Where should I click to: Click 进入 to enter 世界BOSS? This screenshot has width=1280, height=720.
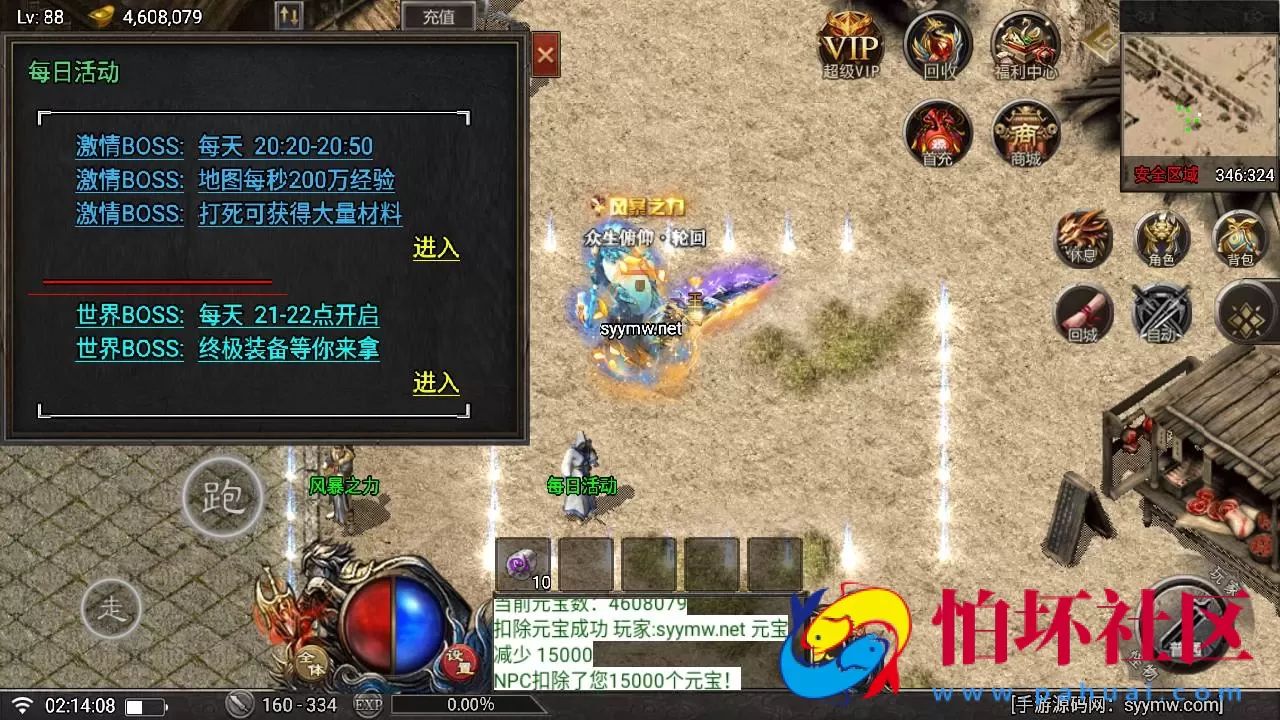click(435, 383)
